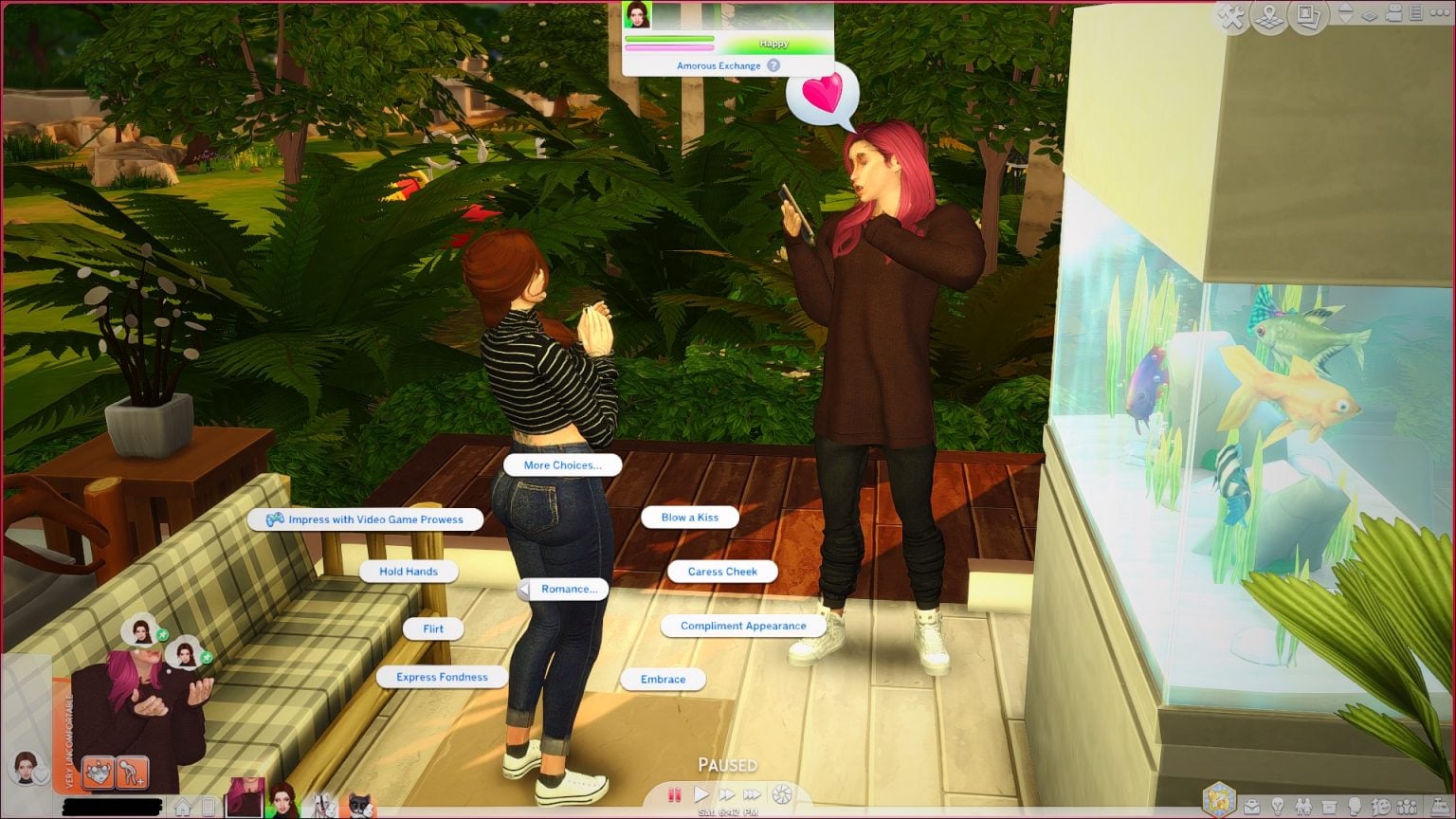Open the Career panel briefcase icon

[1252, 806]
